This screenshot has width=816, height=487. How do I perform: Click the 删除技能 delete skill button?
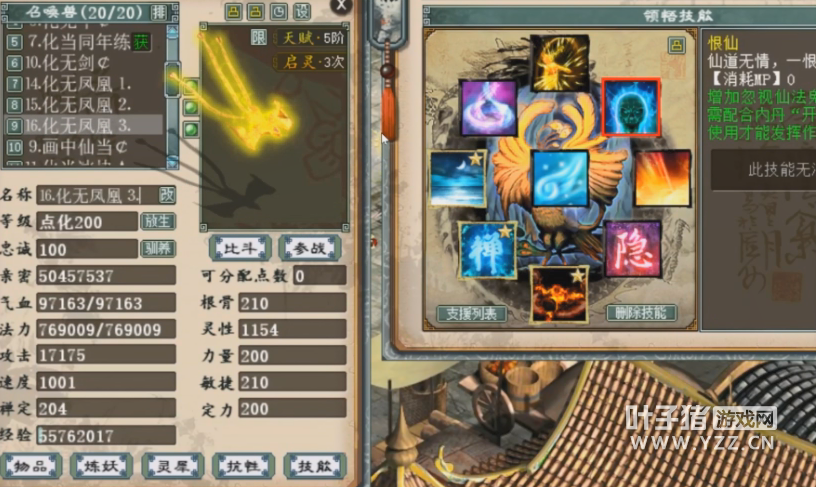tap(641, 313)
